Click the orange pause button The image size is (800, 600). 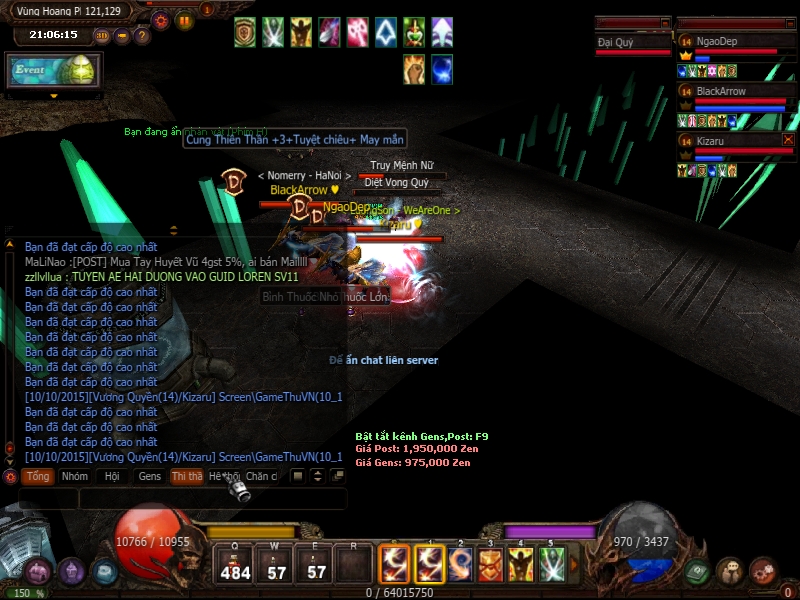pos(185,21)
